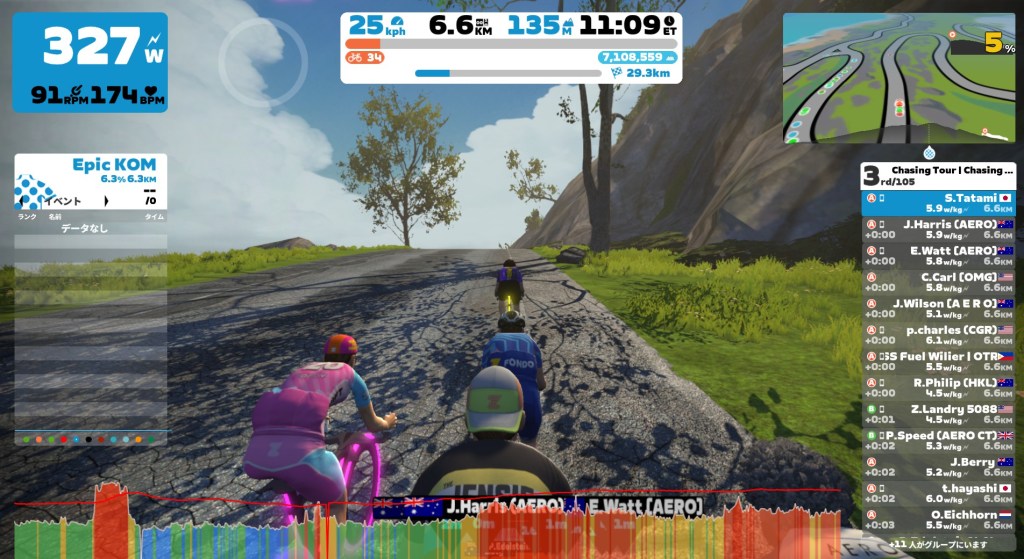Select S.Tatami in the rider list
The image size is (1024, 559).
point(938,203)
